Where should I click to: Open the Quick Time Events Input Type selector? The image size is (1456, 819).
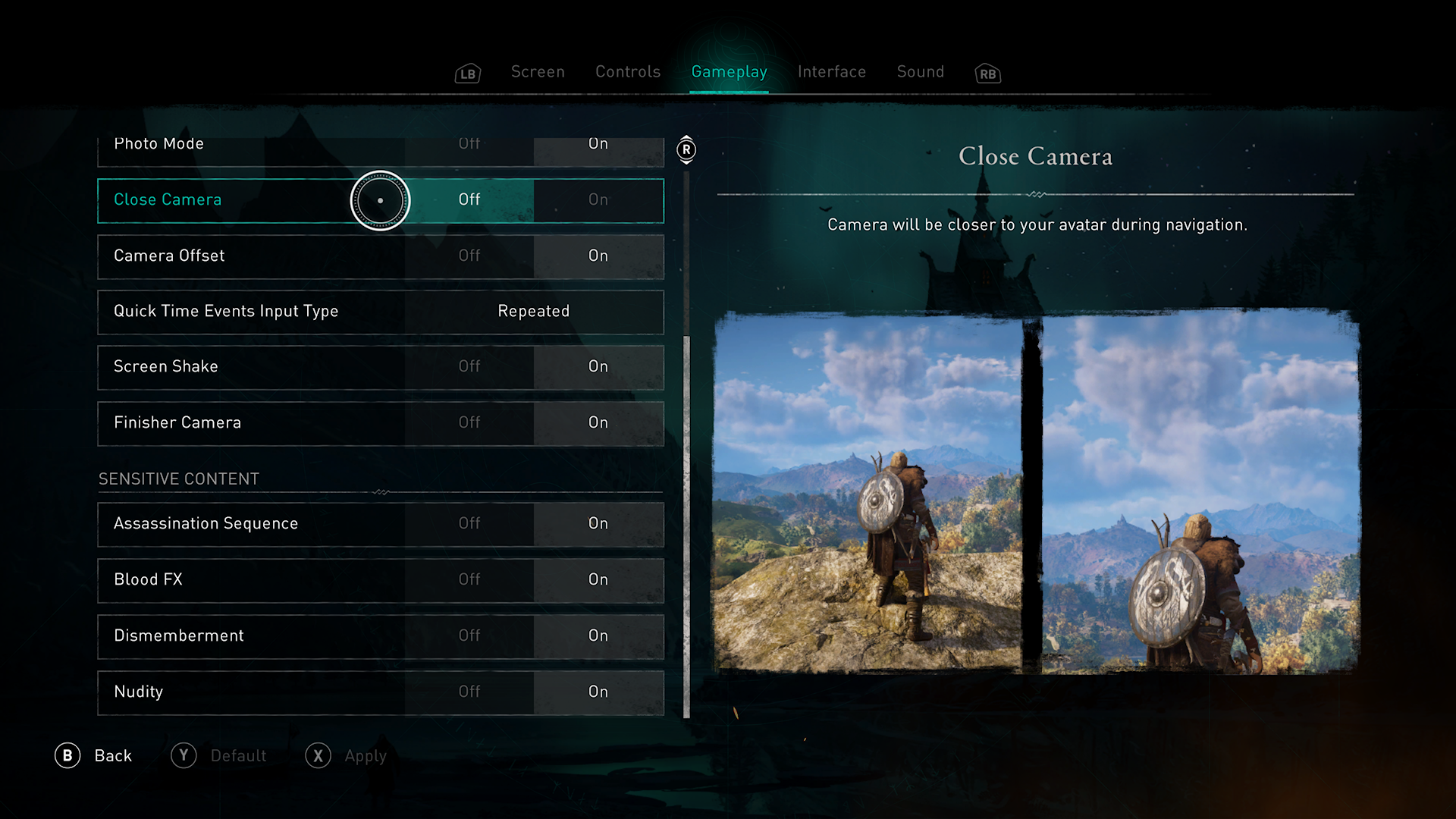click(533, 312)
